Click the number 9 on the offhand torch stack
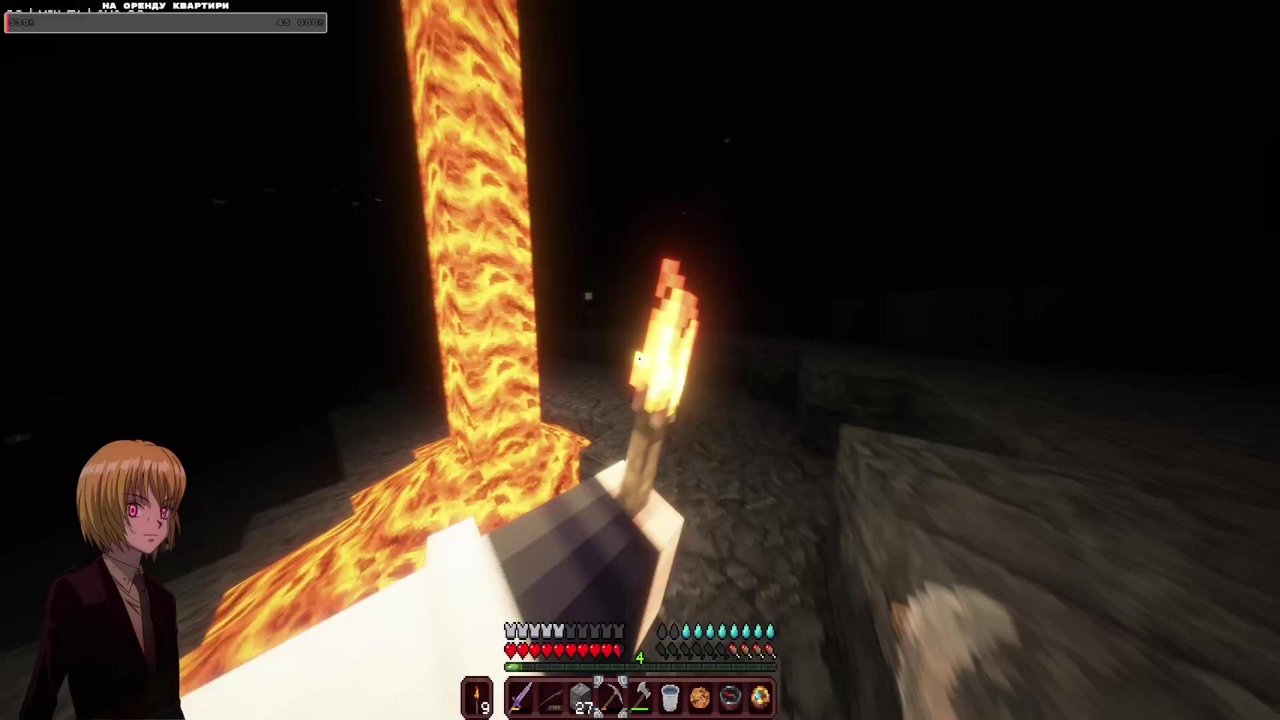The width and height of the screenshot is (1280, 720). point(484,705)
